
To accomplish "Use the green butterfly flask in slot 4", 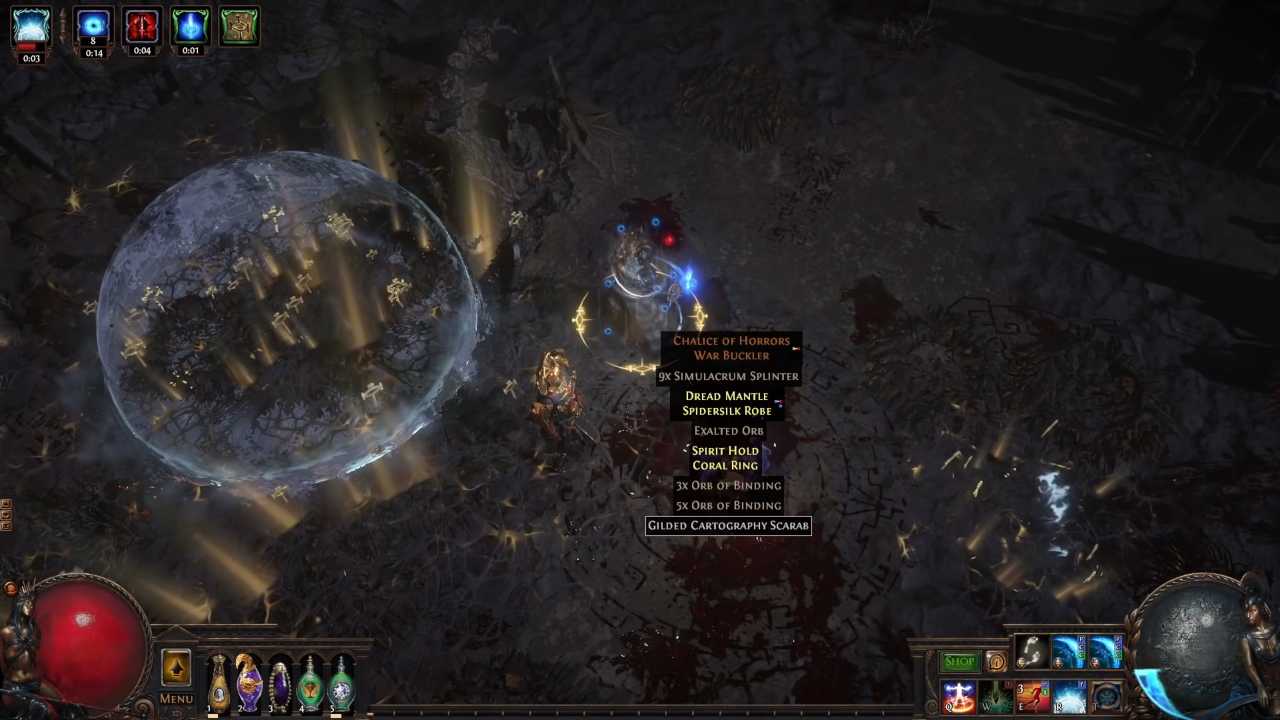I will 311,684.
